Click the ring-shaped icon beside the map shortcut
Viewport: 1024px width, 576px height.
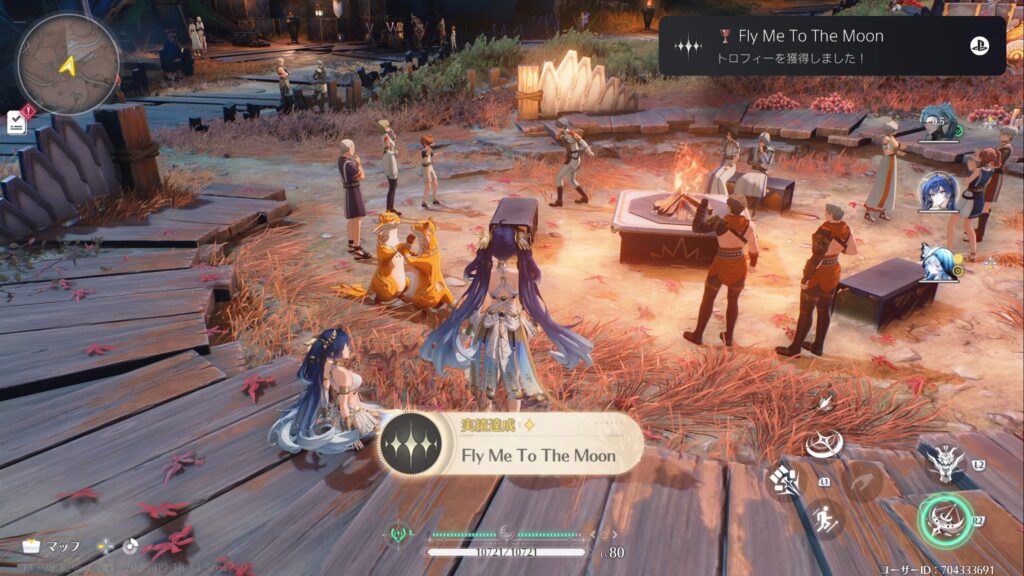(x=129, y=547)
